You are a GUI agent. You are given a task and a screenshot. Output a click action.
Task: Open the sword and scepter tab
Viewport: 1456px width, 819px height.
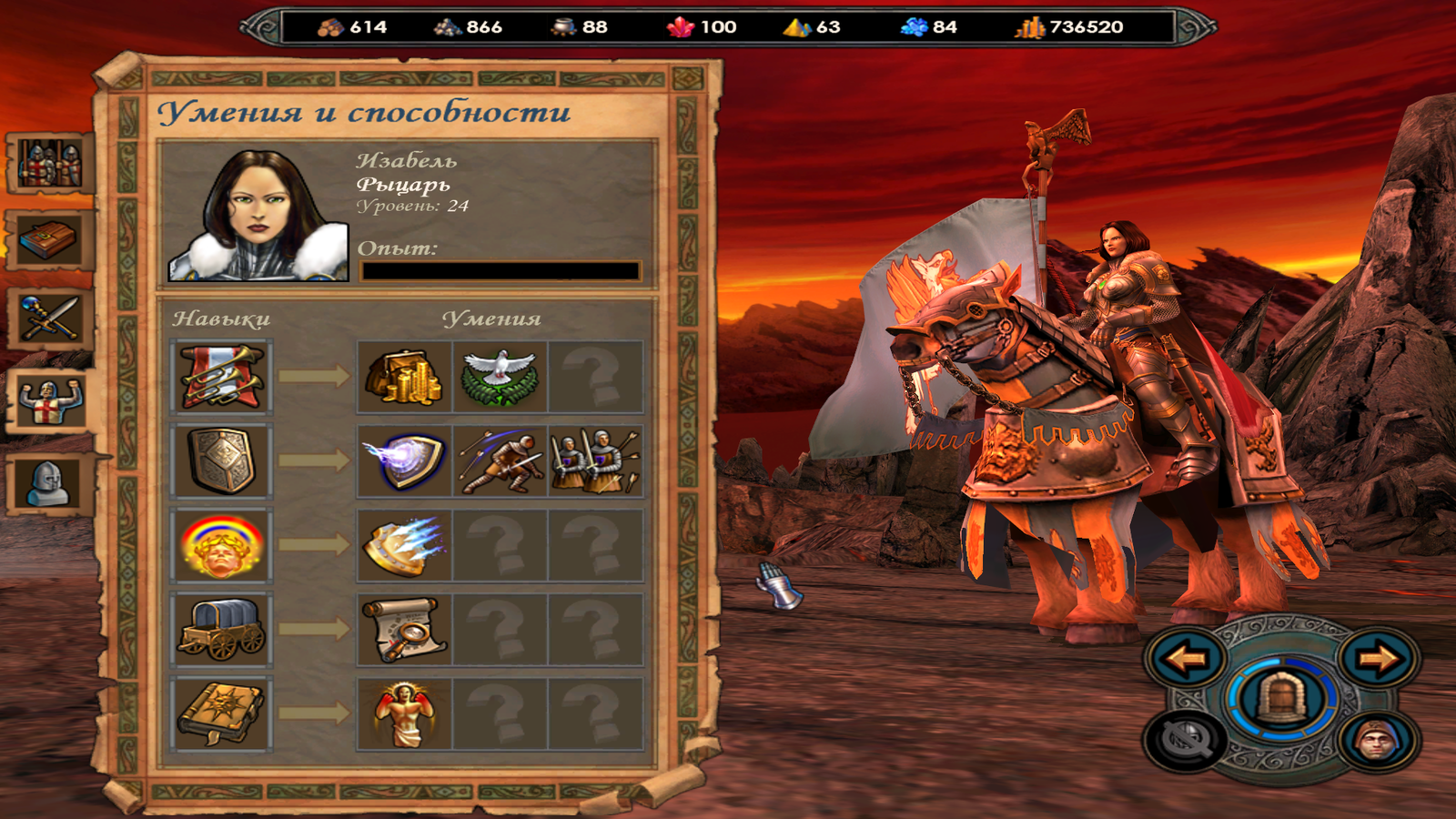pos(50,319)
